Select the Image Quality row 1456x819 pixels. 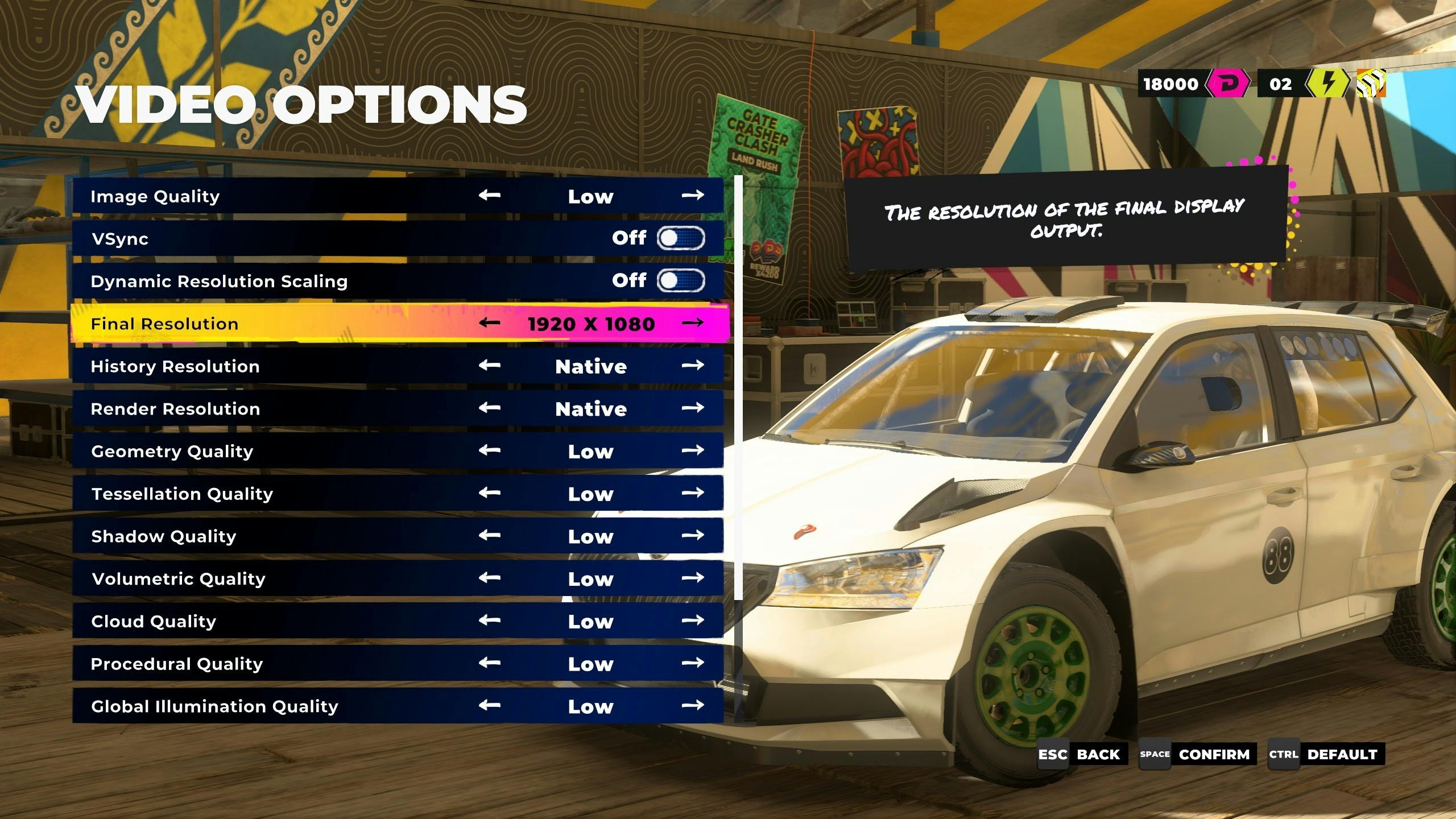[284, 196]
